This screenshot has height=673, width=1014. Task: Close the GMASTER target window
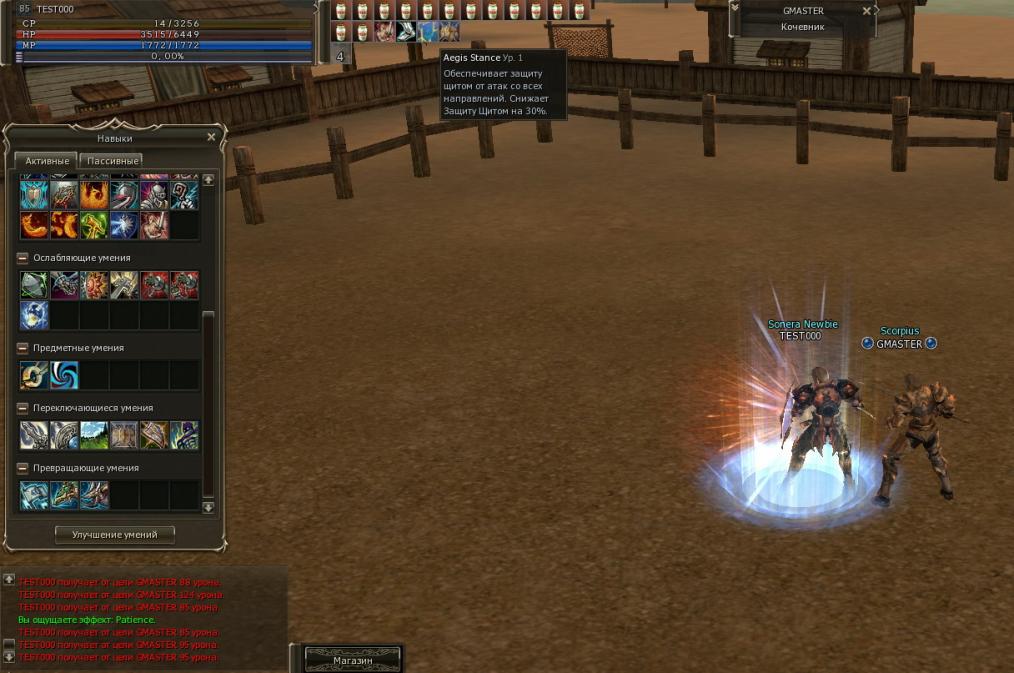[867, 11]
